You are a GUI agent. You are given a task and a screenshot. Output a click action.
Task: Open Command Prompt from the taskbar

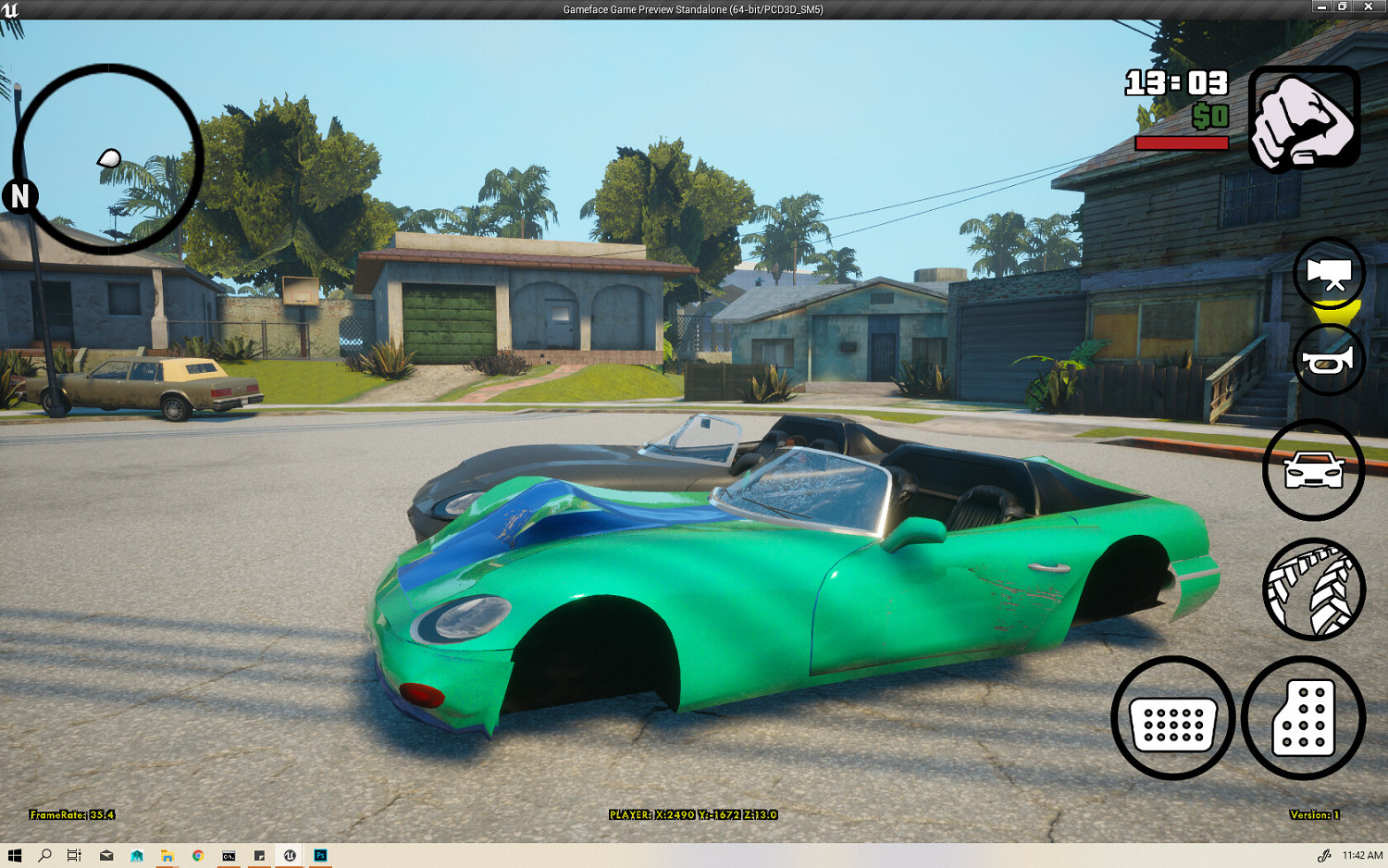[x=228, y=856]
